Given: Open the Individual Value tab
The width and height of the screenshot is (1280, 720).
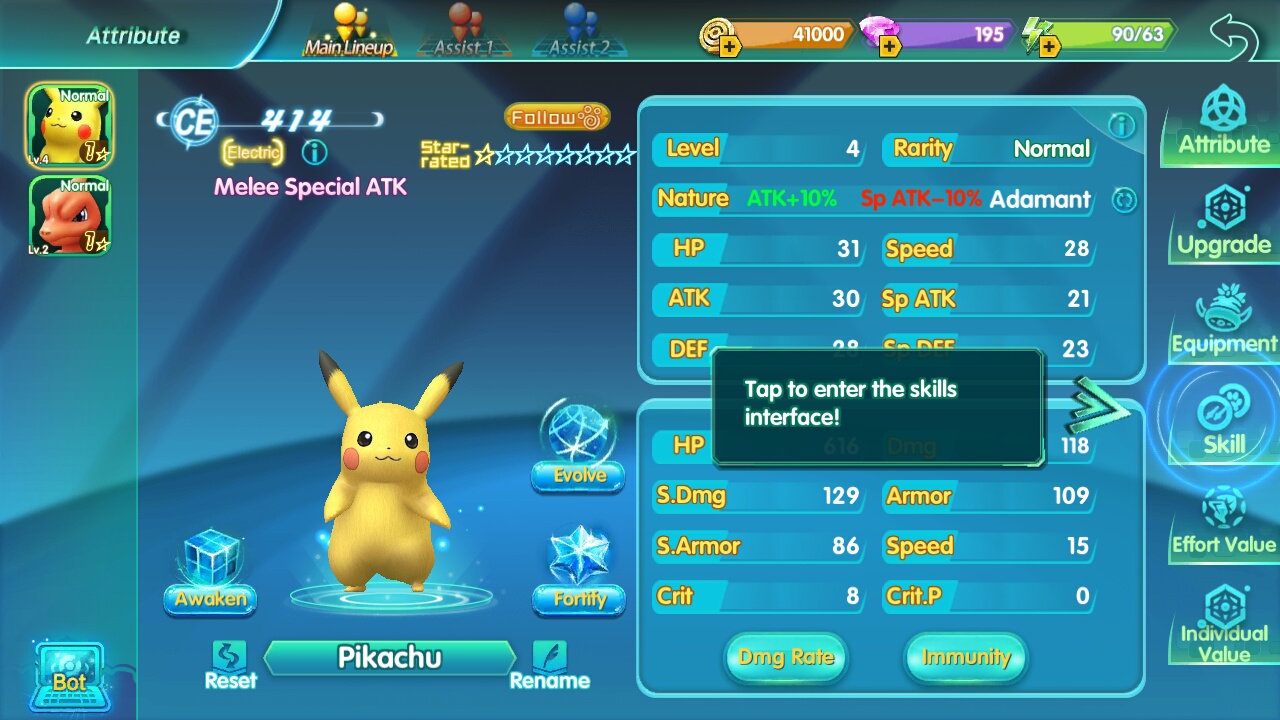Looking at the screenshot, I should pos(1223,624).
